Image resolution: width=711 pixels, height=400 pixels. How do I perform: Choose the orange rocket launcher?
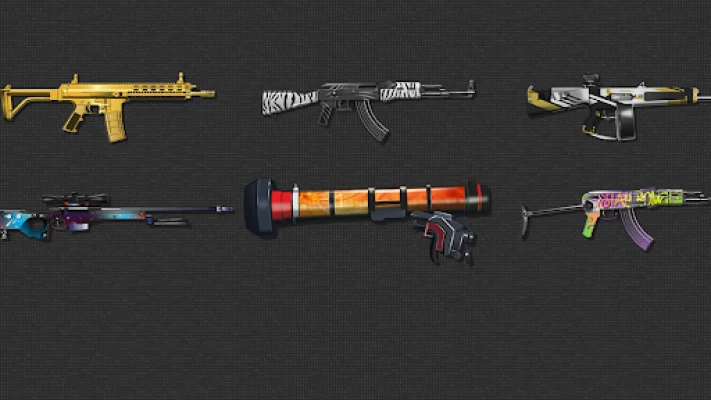(x=370, y=204)
